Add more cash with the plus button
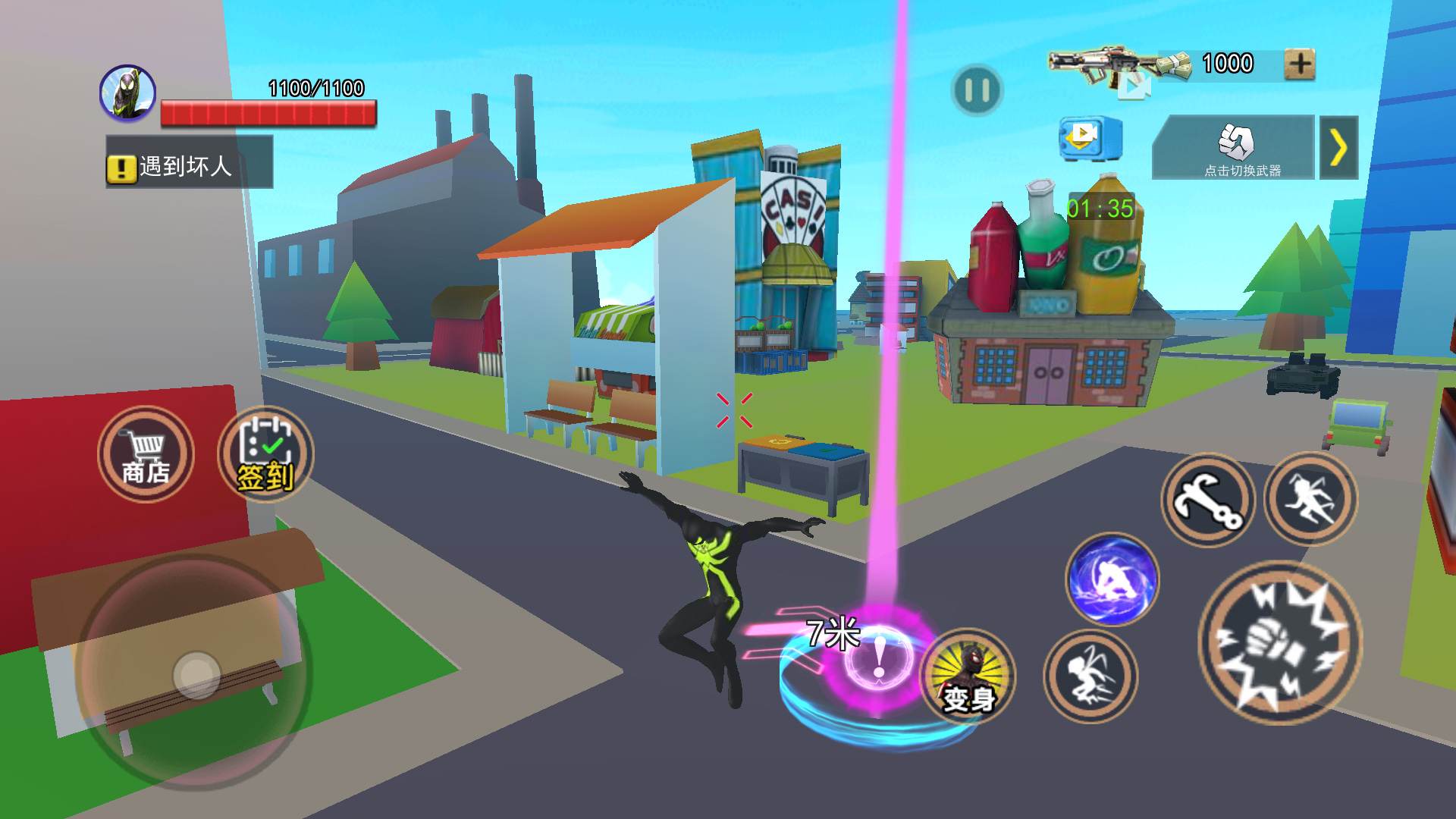The height and width of the screenshot is (819, 1456). tap(1299, 64)
